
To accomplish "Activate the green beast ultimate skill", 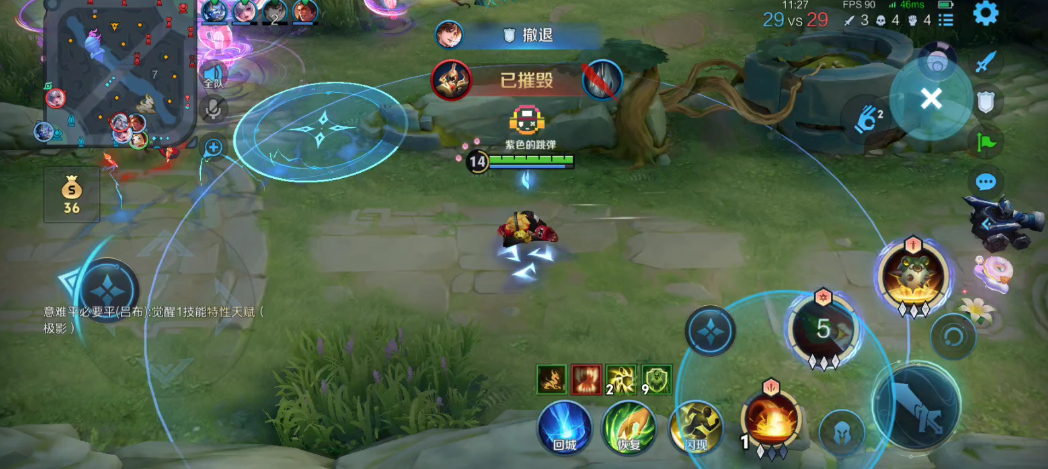I will point(911,272).
